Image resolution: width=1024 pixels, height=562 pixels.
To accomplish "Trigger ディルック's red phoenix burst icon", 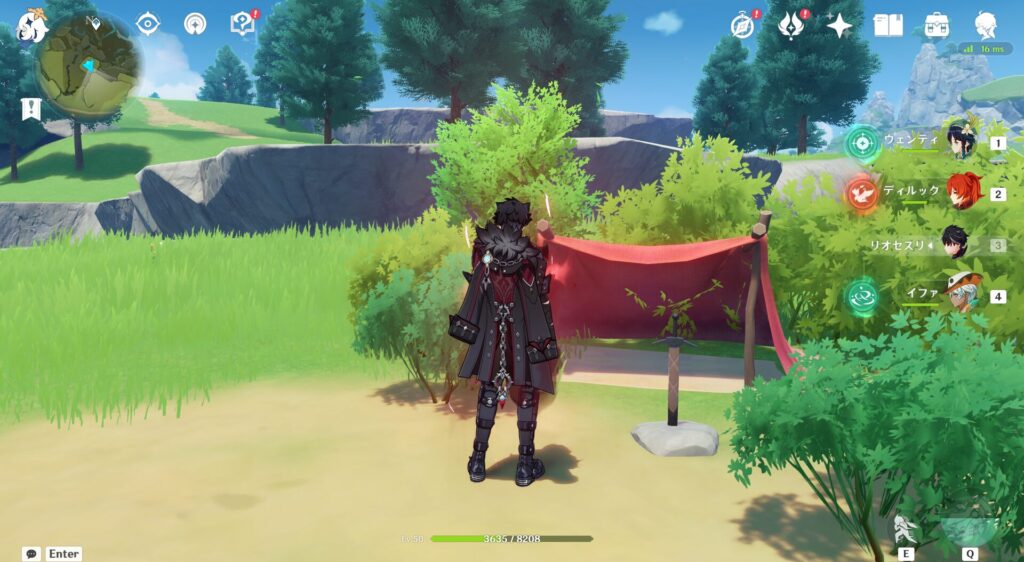I will 861,192.
